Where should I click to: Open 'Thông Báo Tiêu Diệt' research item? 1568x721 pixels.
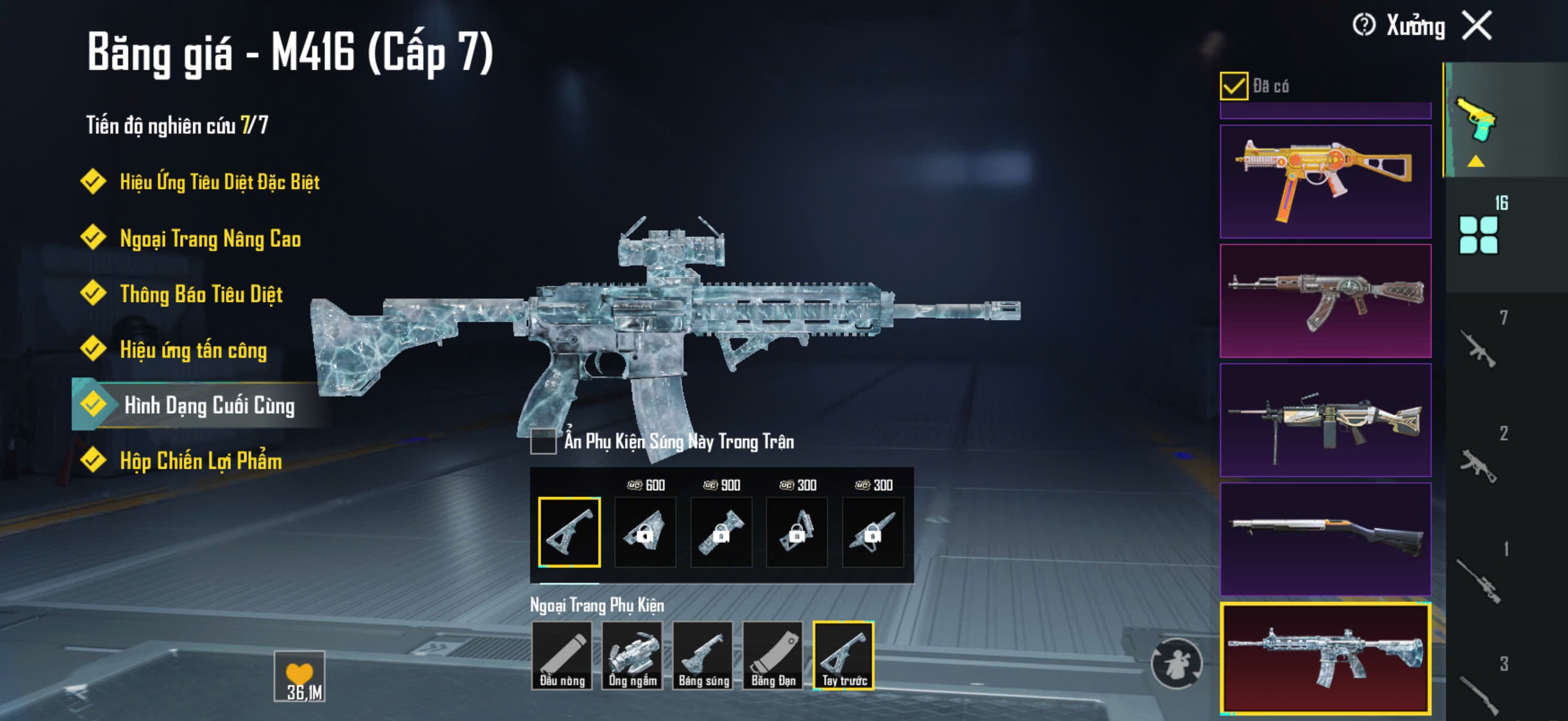(x=201, y=295)
